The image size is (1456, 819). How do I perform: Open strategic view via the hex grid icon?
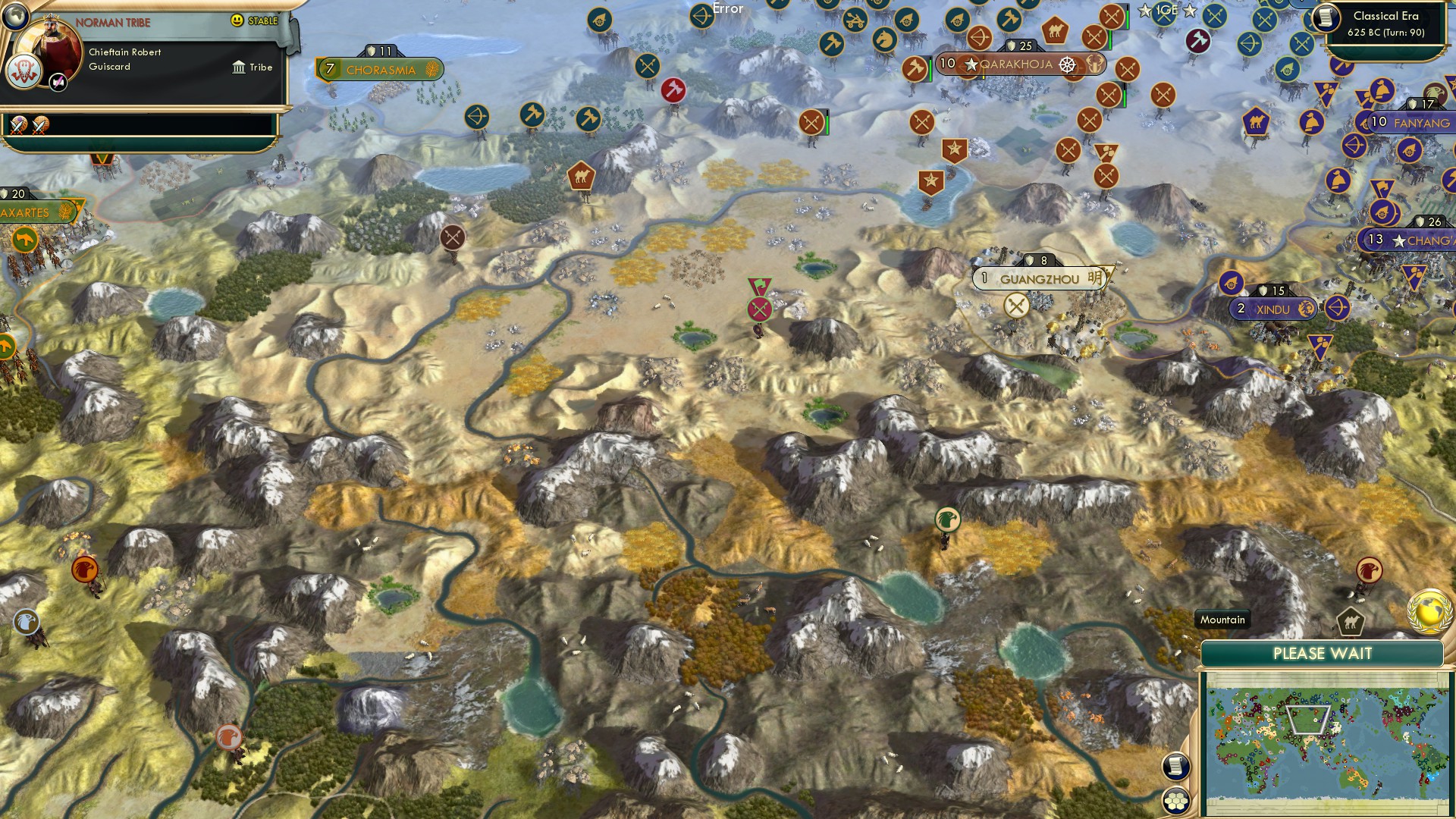pyautogui.click(x=1178, y=799)
